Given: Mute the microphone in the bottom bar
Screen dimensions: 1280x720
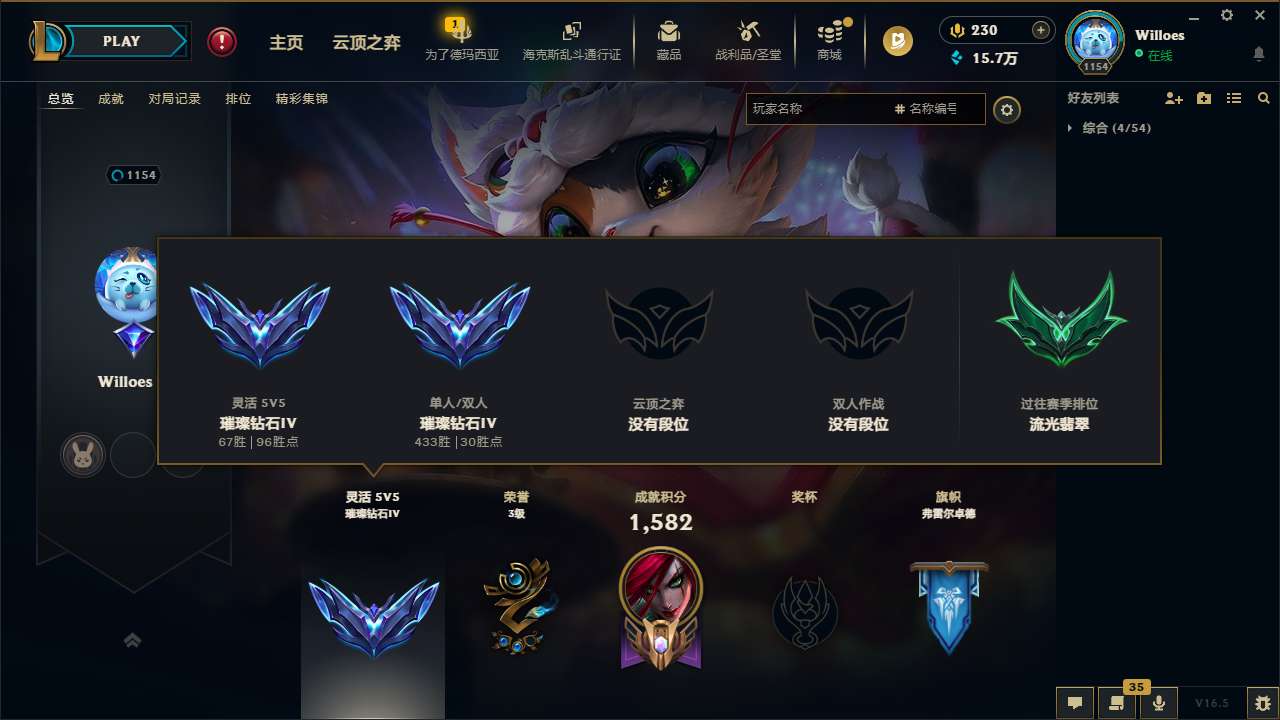Looking at the screenshot, I should 1158,701.
